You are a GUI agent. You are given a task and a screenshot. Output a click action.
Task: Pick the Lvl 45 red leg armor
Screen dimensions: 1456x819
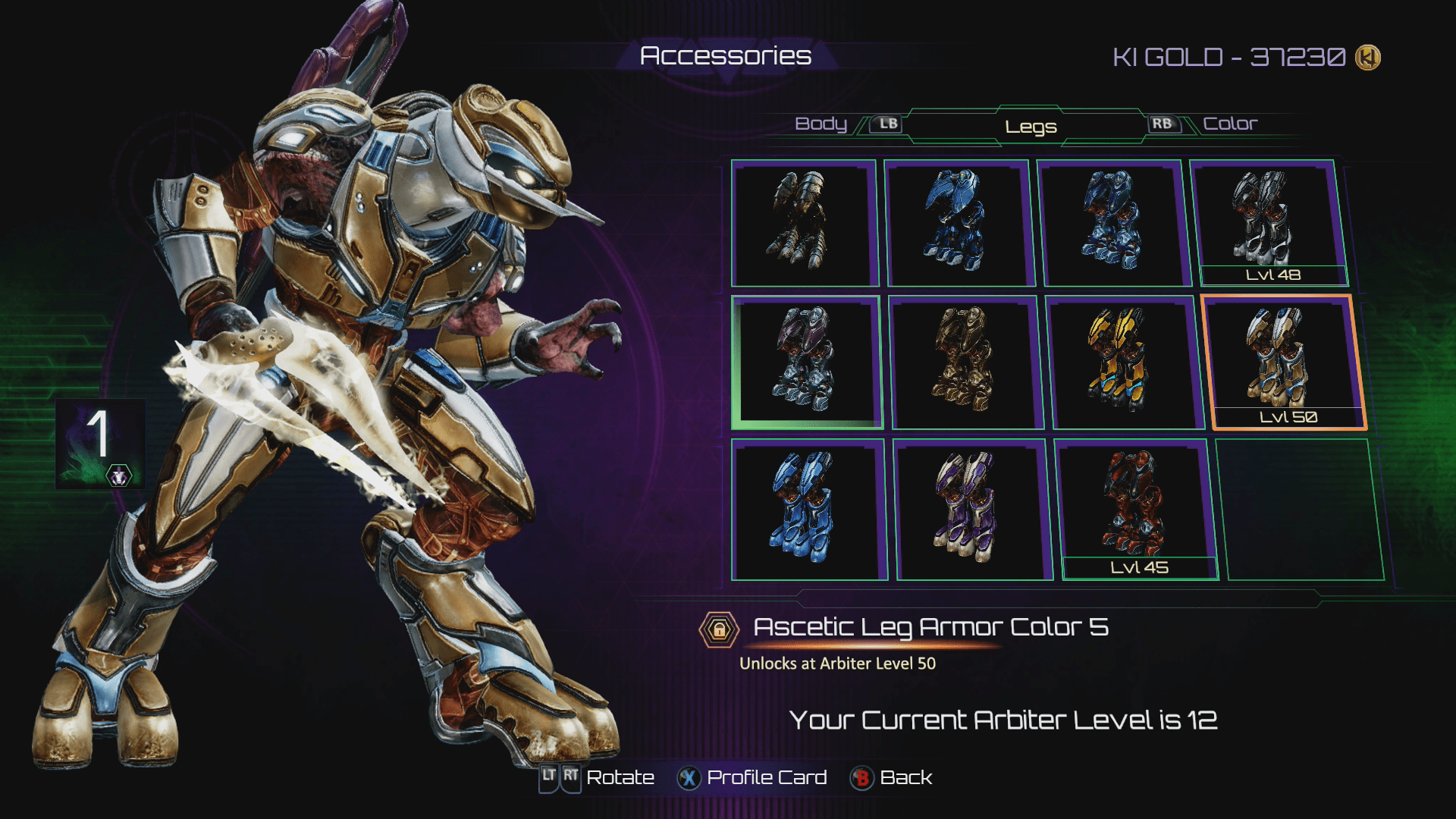click(1135, 509)
